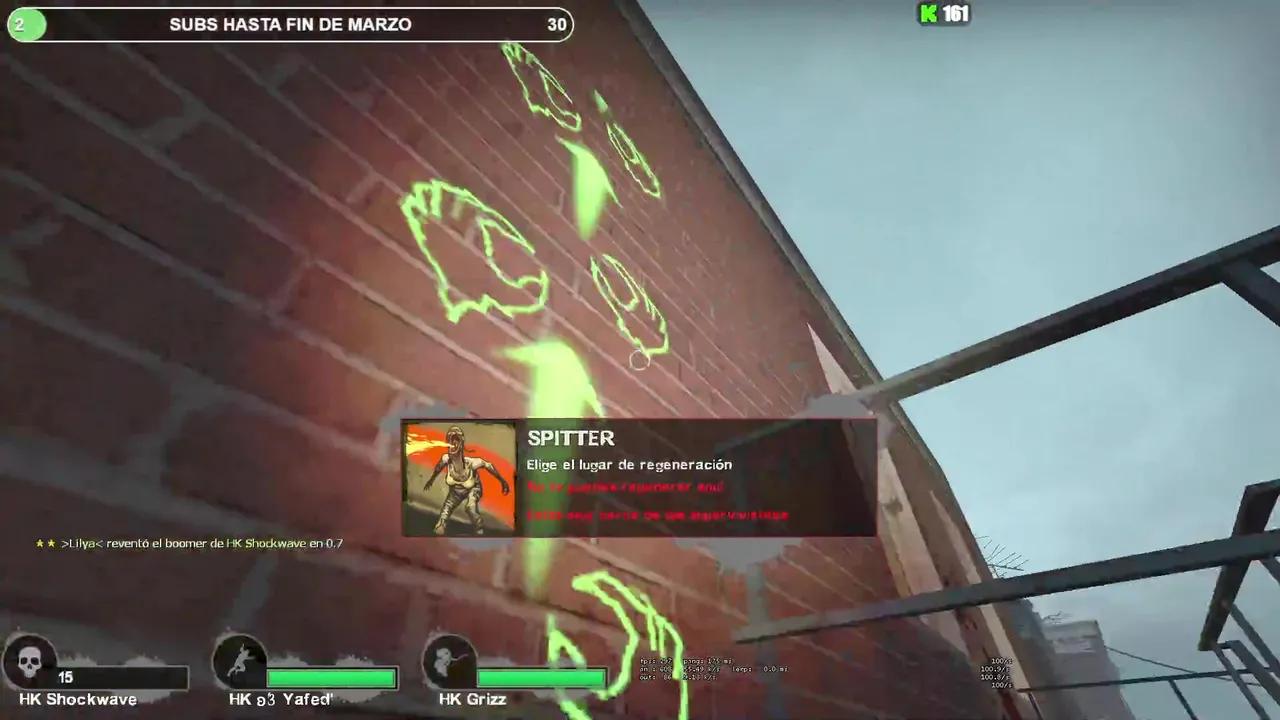Click HK Grizz's green health bar
The height and width of the screenshot is (720, 1280).
pyautogui.click(x=540, y=678)
